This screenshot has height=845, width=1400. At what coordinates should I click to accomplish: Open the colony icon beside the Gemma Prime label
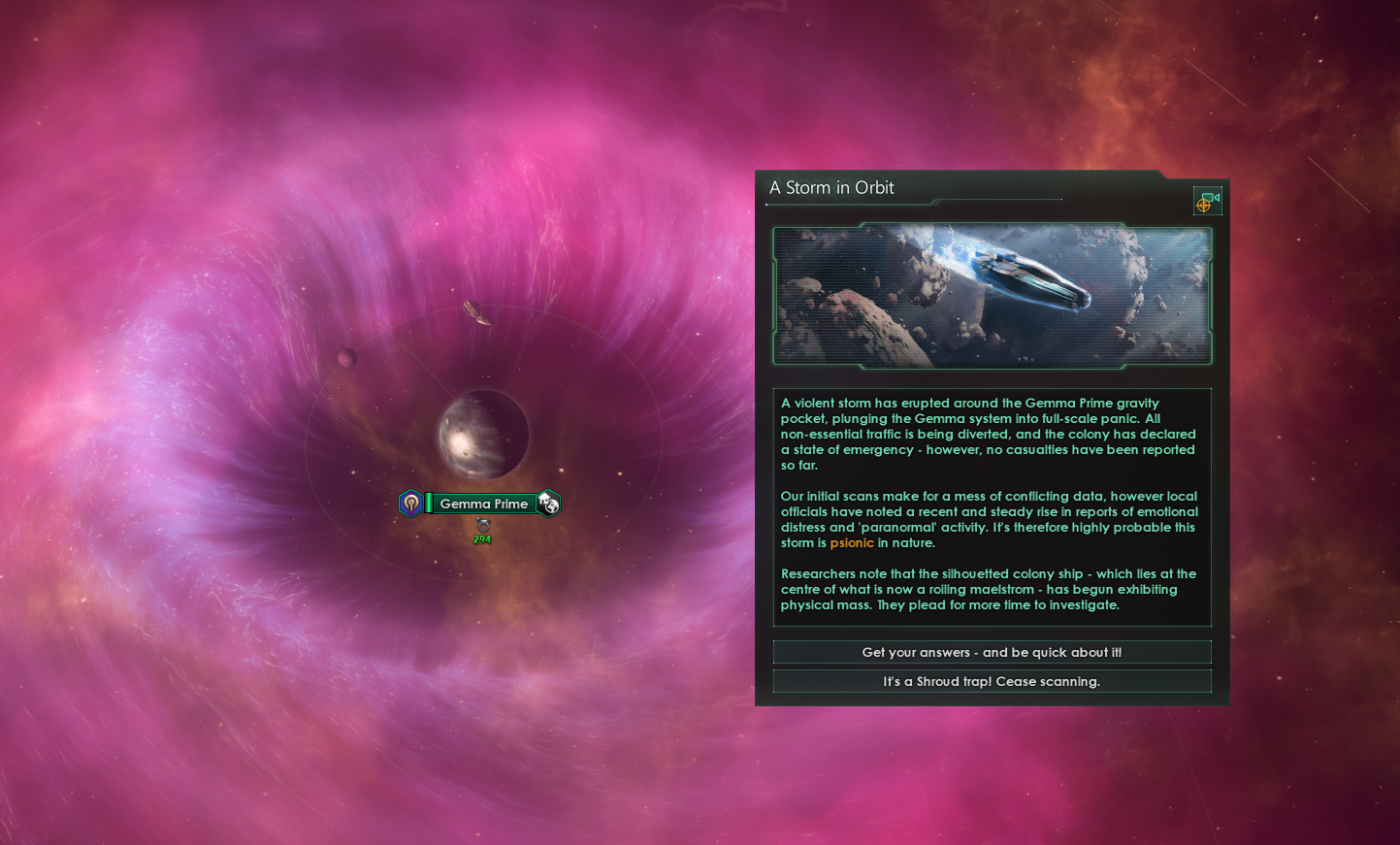click(547, 504)
